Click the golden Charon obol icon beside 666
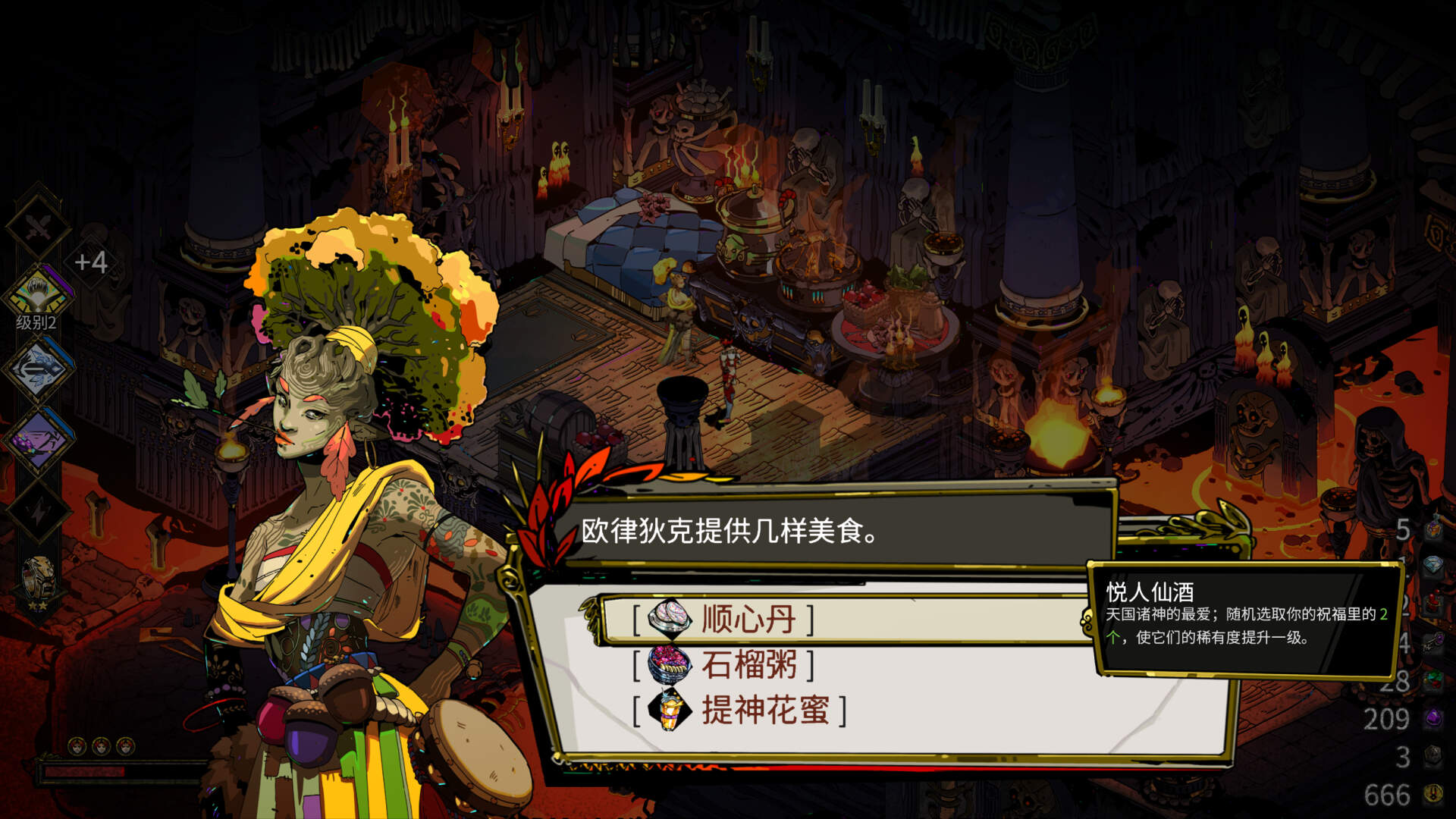This screenshot has width=1456, height=819. (1433, 792)
